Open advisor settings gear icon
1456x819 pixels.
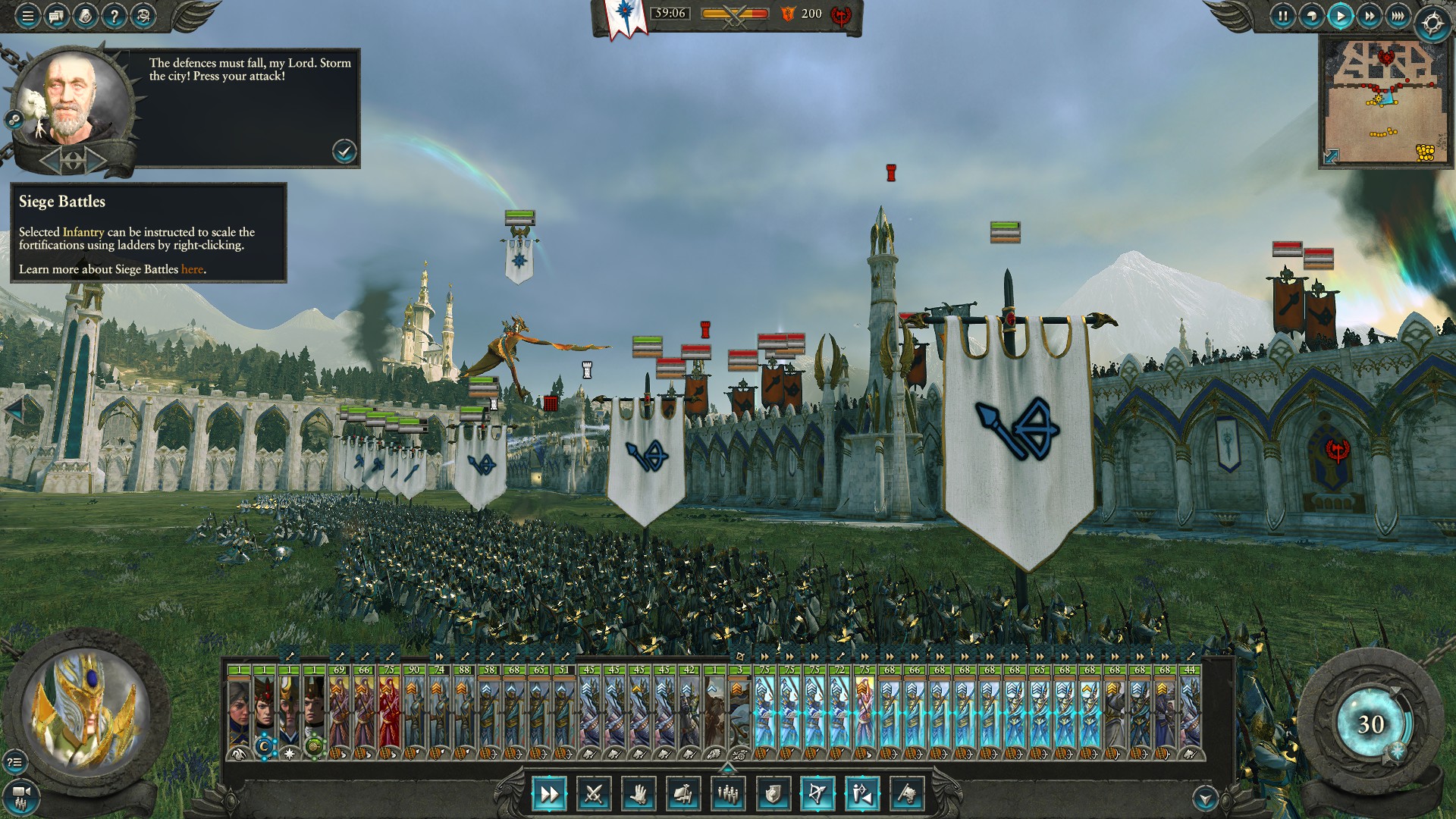pyautogui.click(x=14, y=119)
